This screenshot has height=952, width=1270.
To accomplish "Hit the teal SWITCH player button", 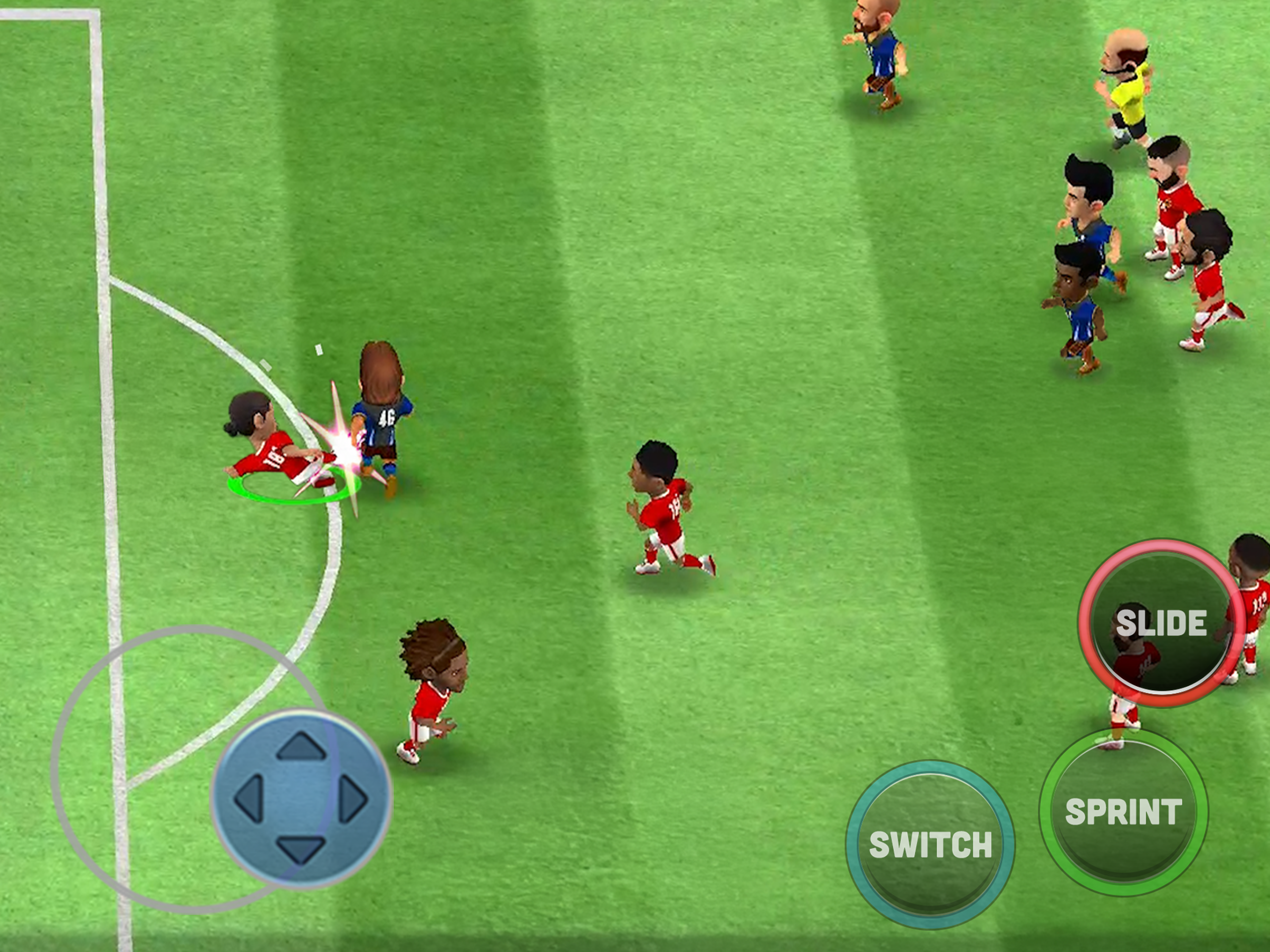I will [930, 844].
